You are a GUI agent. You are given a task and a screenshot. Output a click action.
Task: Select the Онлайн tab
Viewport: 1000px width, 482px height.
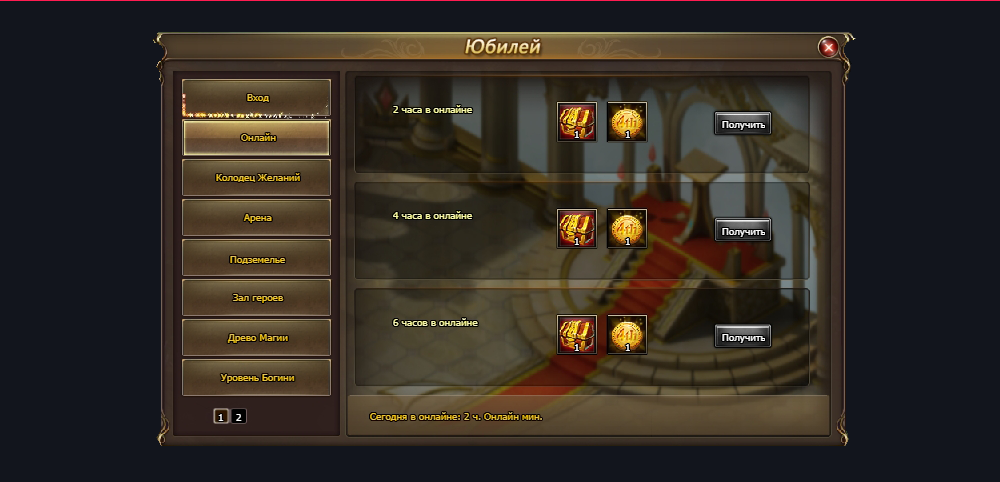pos(257,138)
